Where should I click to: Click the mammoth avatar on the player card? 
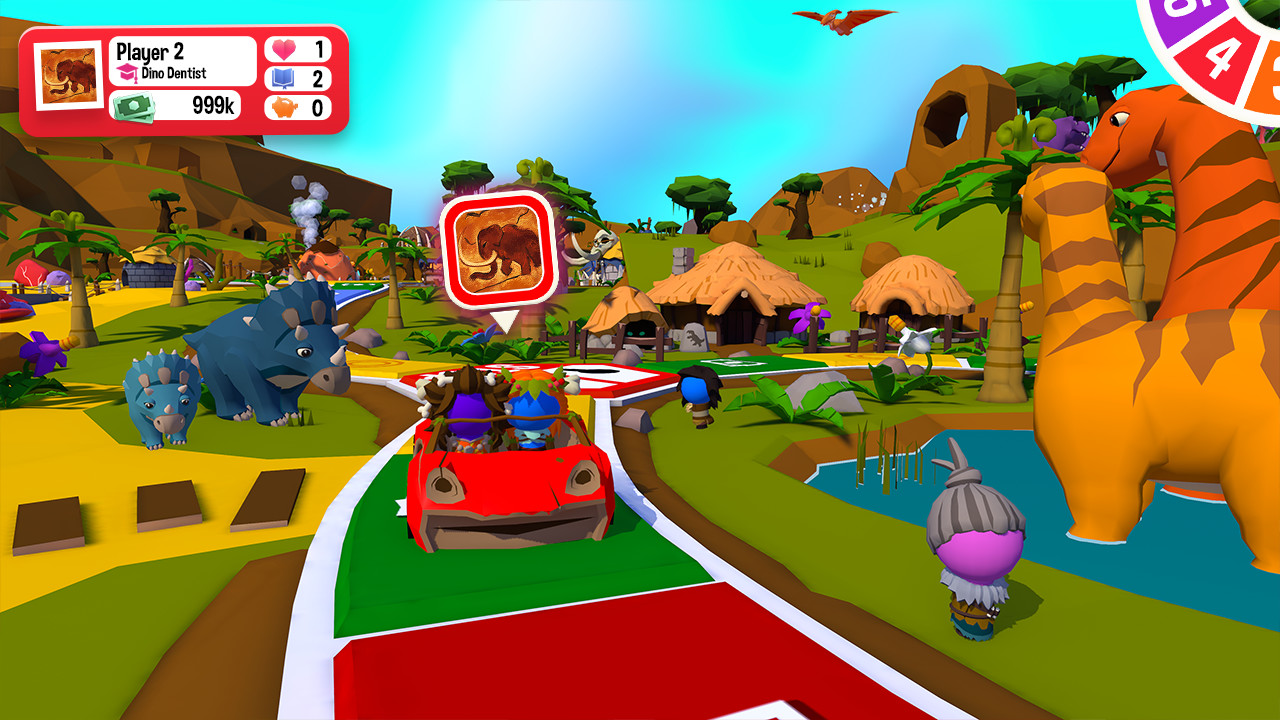[67, 74]
